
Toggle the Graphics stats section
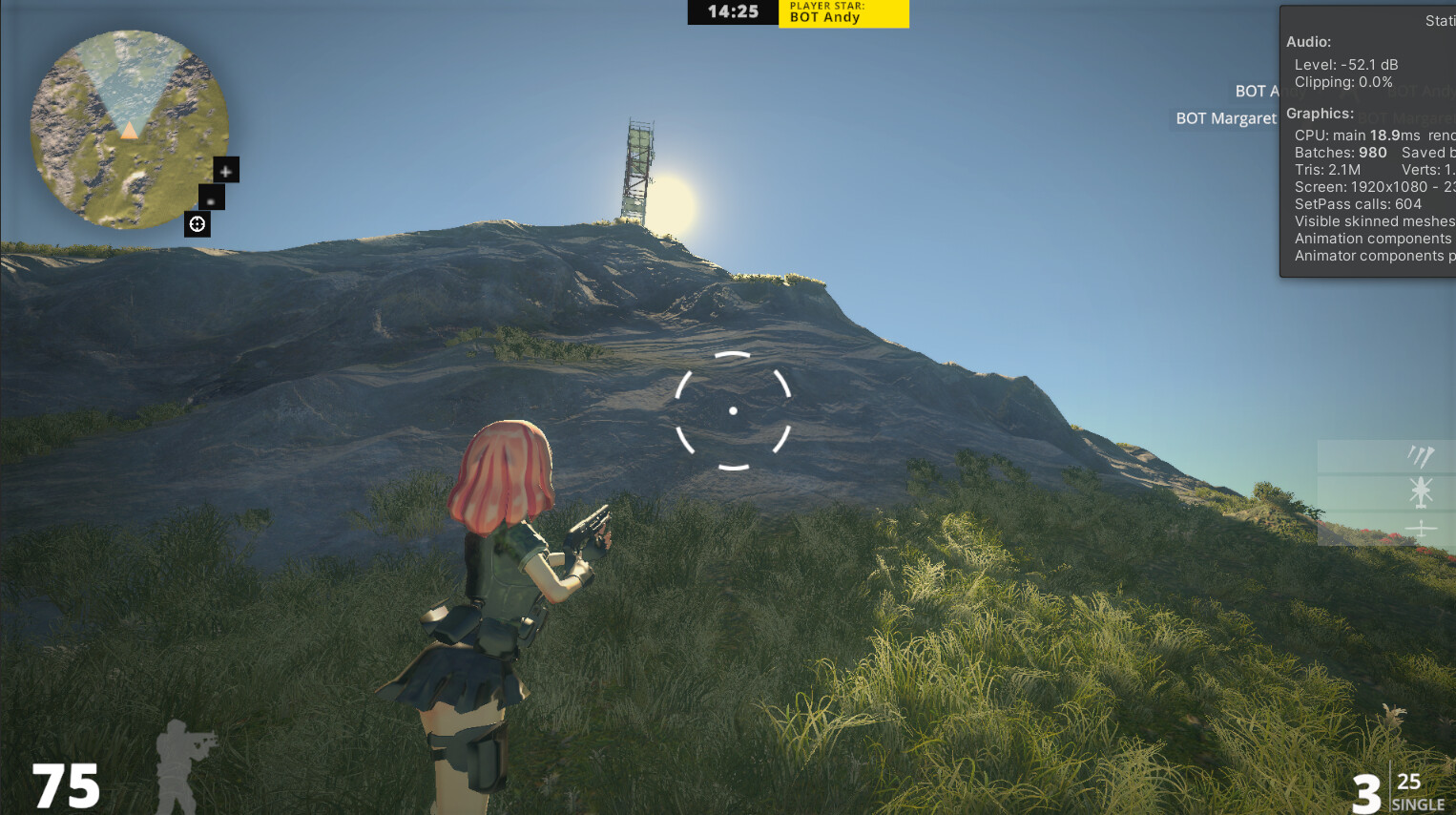point(1322,113)
